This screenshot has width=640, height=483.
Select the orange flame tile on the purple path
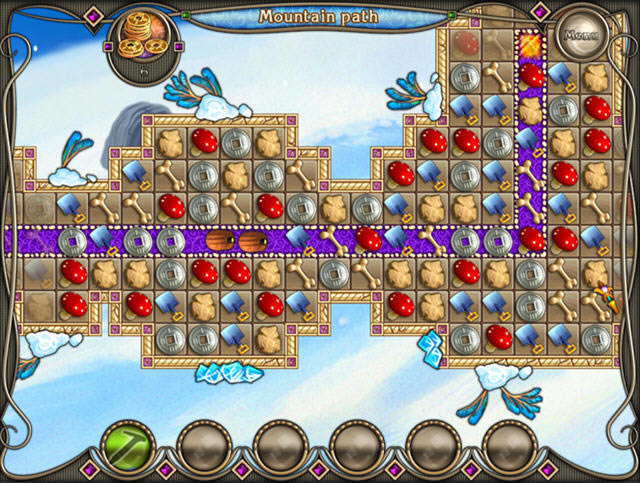(x=529, y=44)
